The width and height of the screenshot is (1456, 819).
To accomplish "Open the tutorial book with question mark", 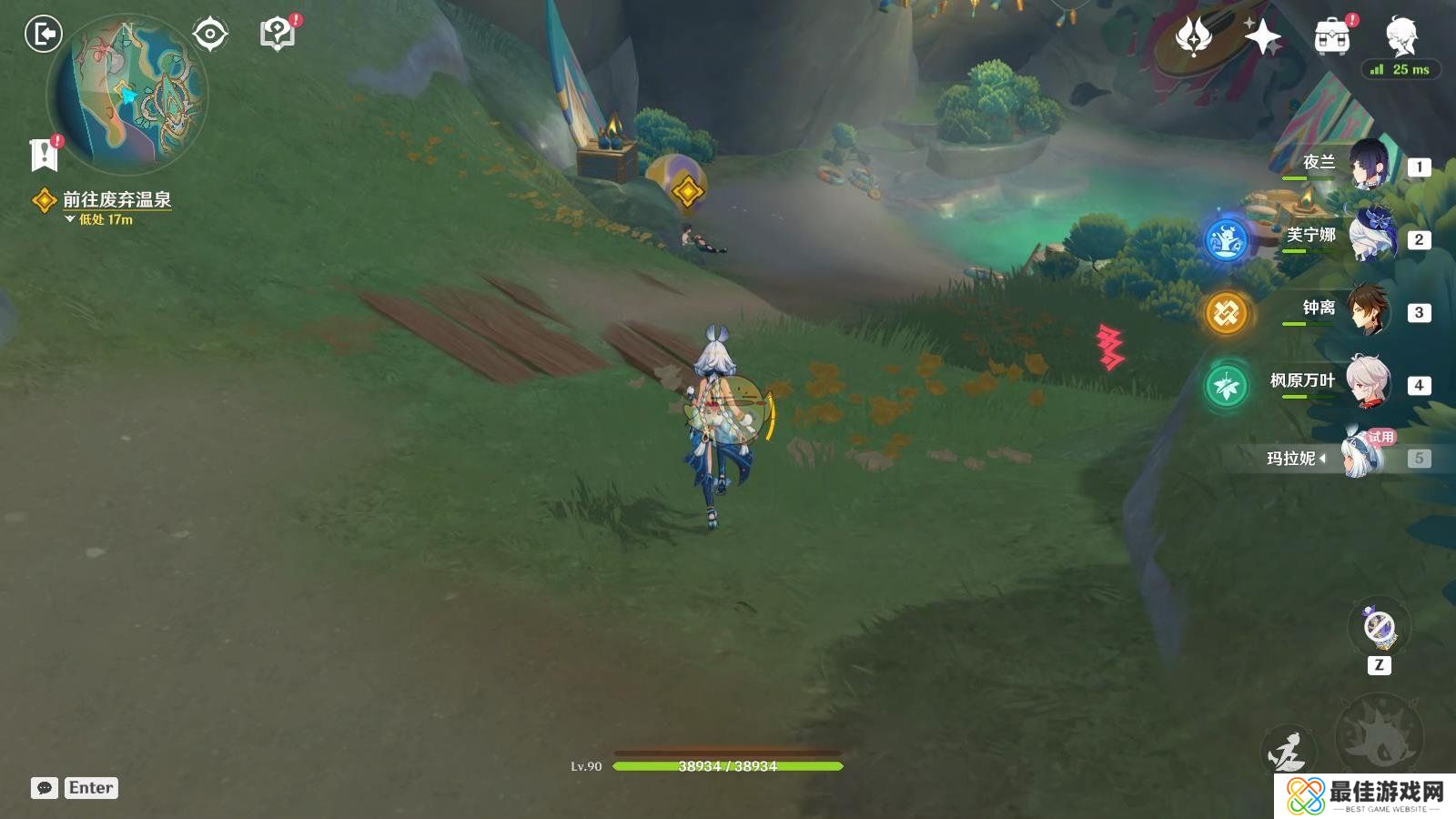I will (278, 35).
